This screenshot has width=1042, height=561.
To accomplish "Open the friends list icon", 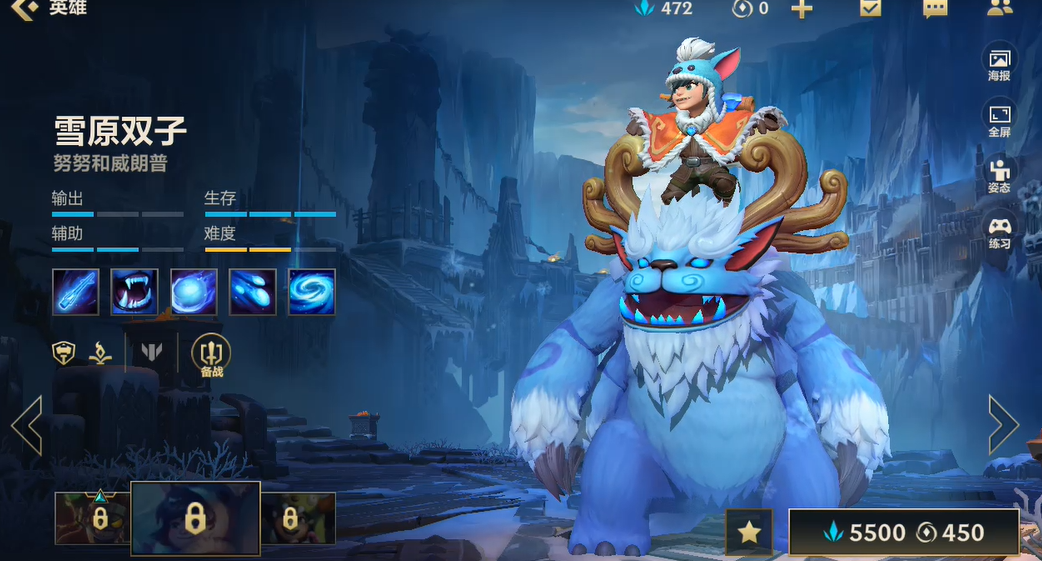I will 999,8.
